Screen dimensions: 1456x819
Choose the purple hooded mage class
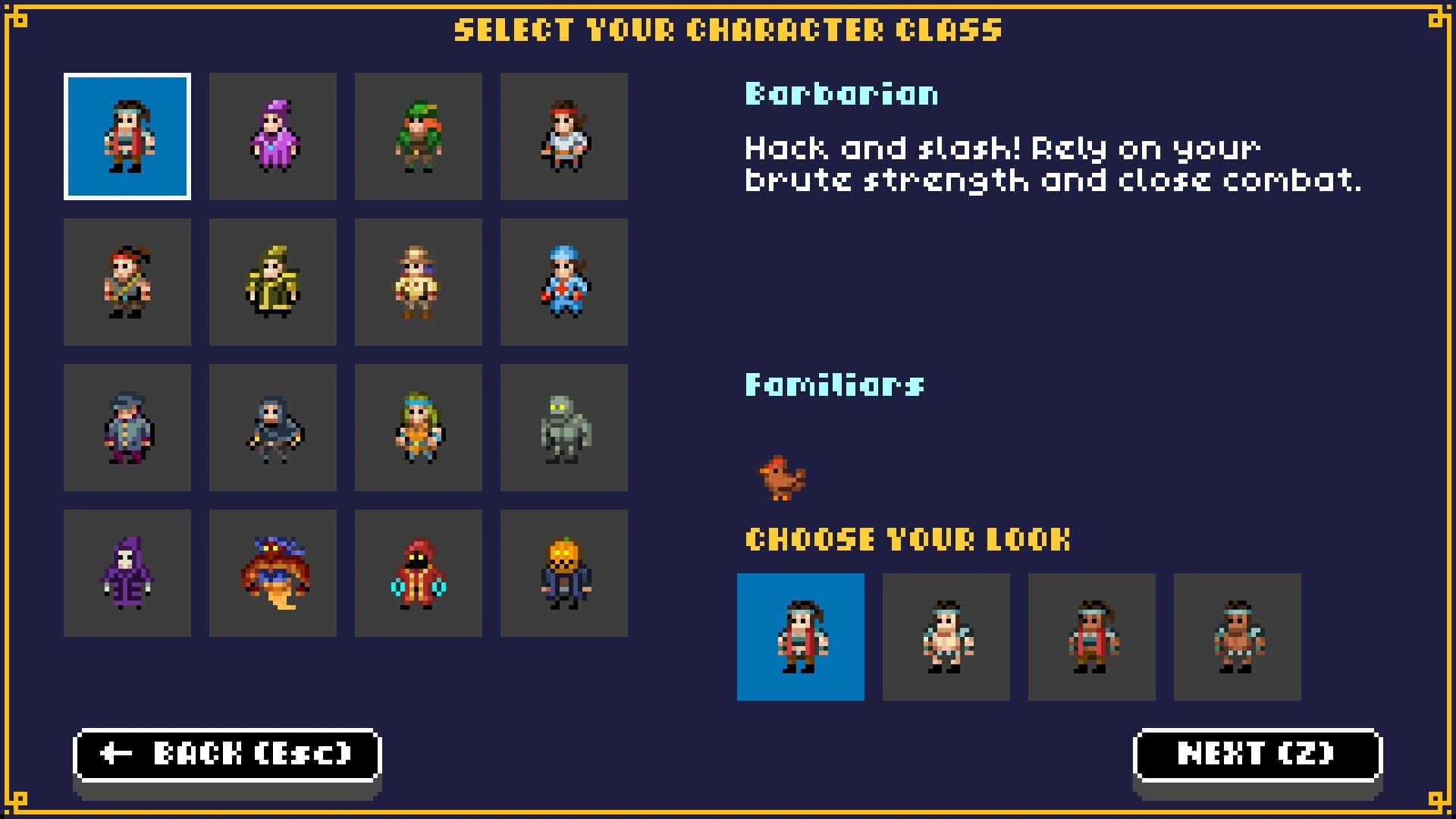[127, 573]
